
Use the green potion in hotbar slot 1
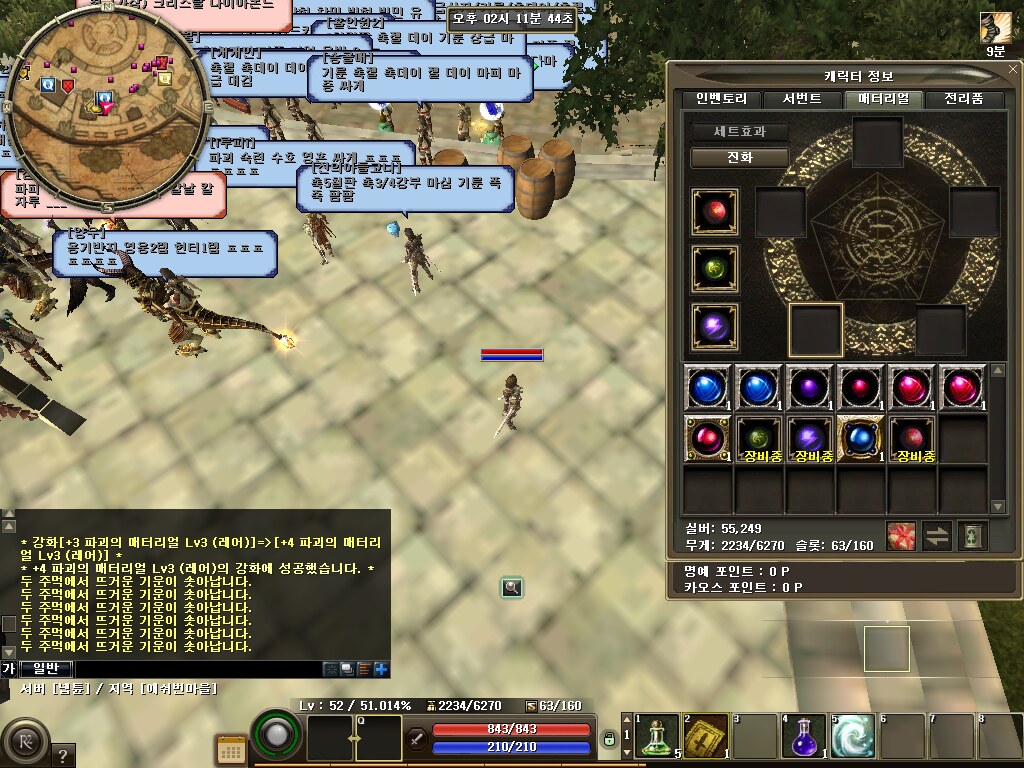coord(657,737)
